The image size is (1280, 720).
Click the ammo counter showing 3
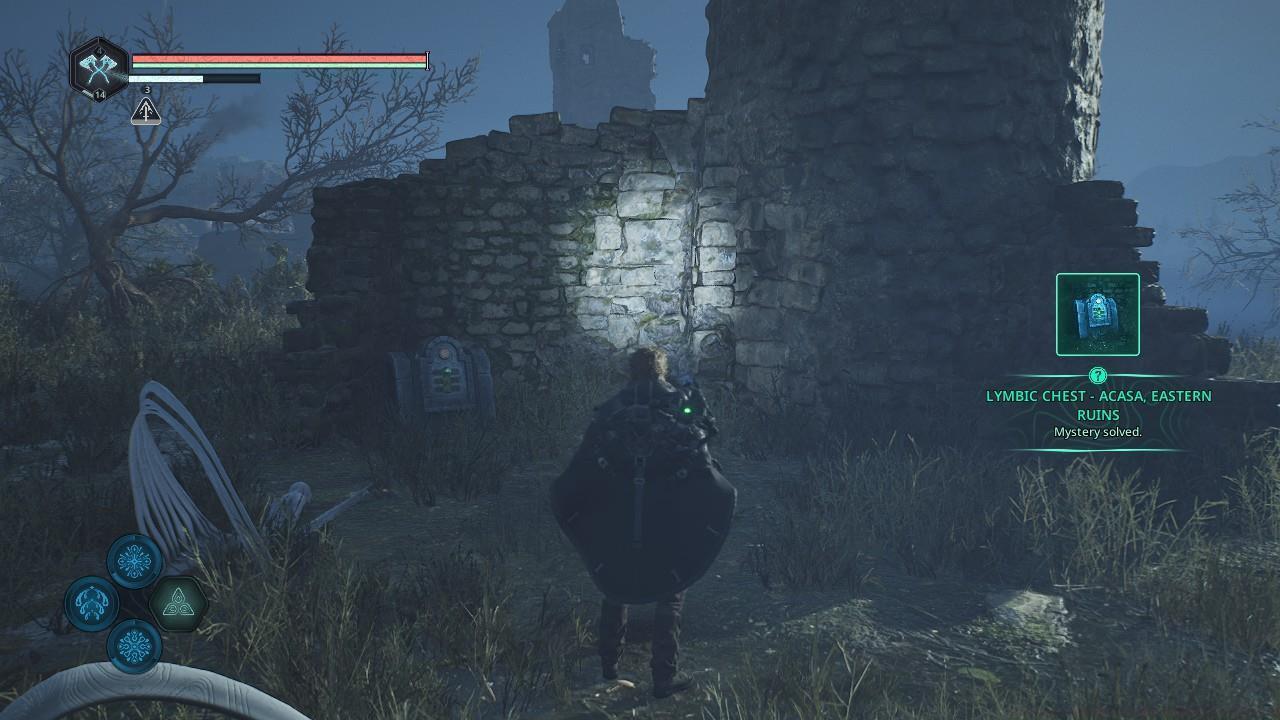coord(145,89)
